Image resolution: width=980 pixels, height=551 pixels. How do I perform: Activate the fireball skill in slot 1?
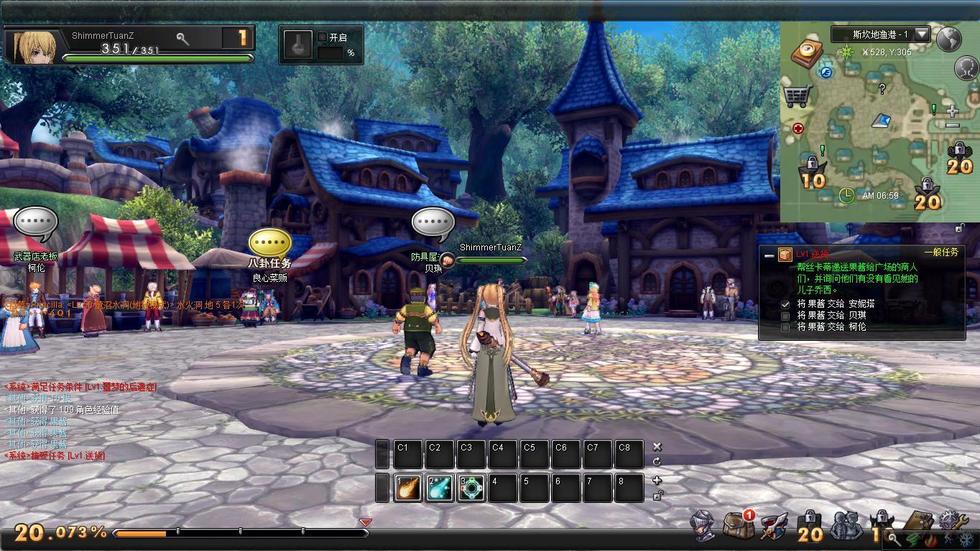[x=408, y=488]
